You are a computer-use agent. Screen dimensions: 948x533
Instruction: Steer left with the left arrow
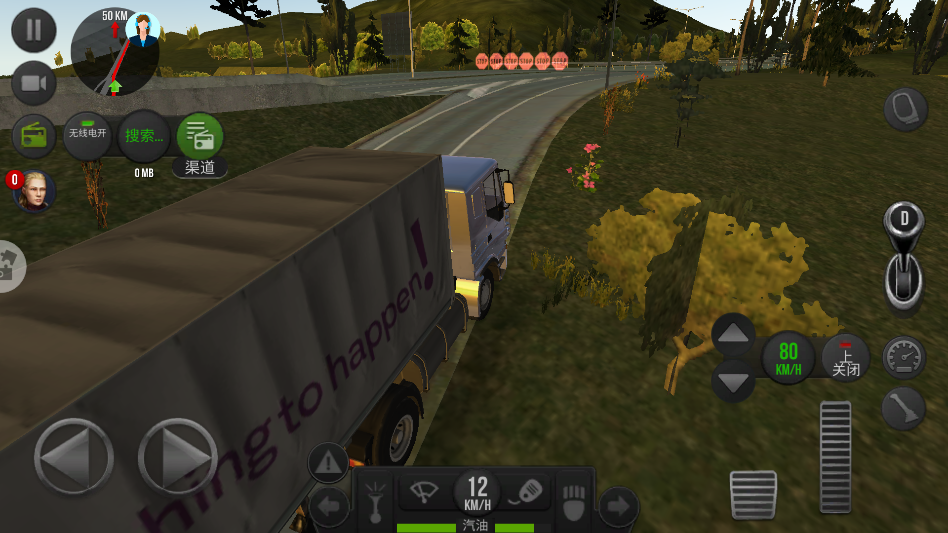[73, 457]
